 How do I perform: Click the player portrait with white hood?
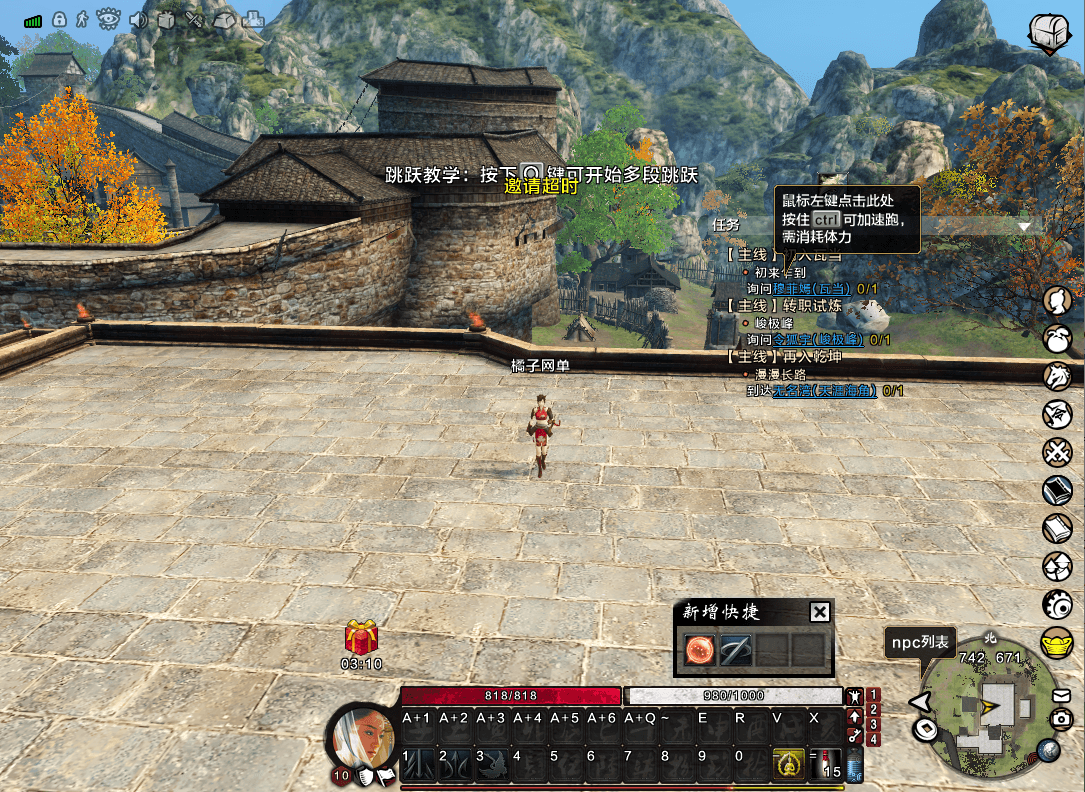[x=363, y=742]
